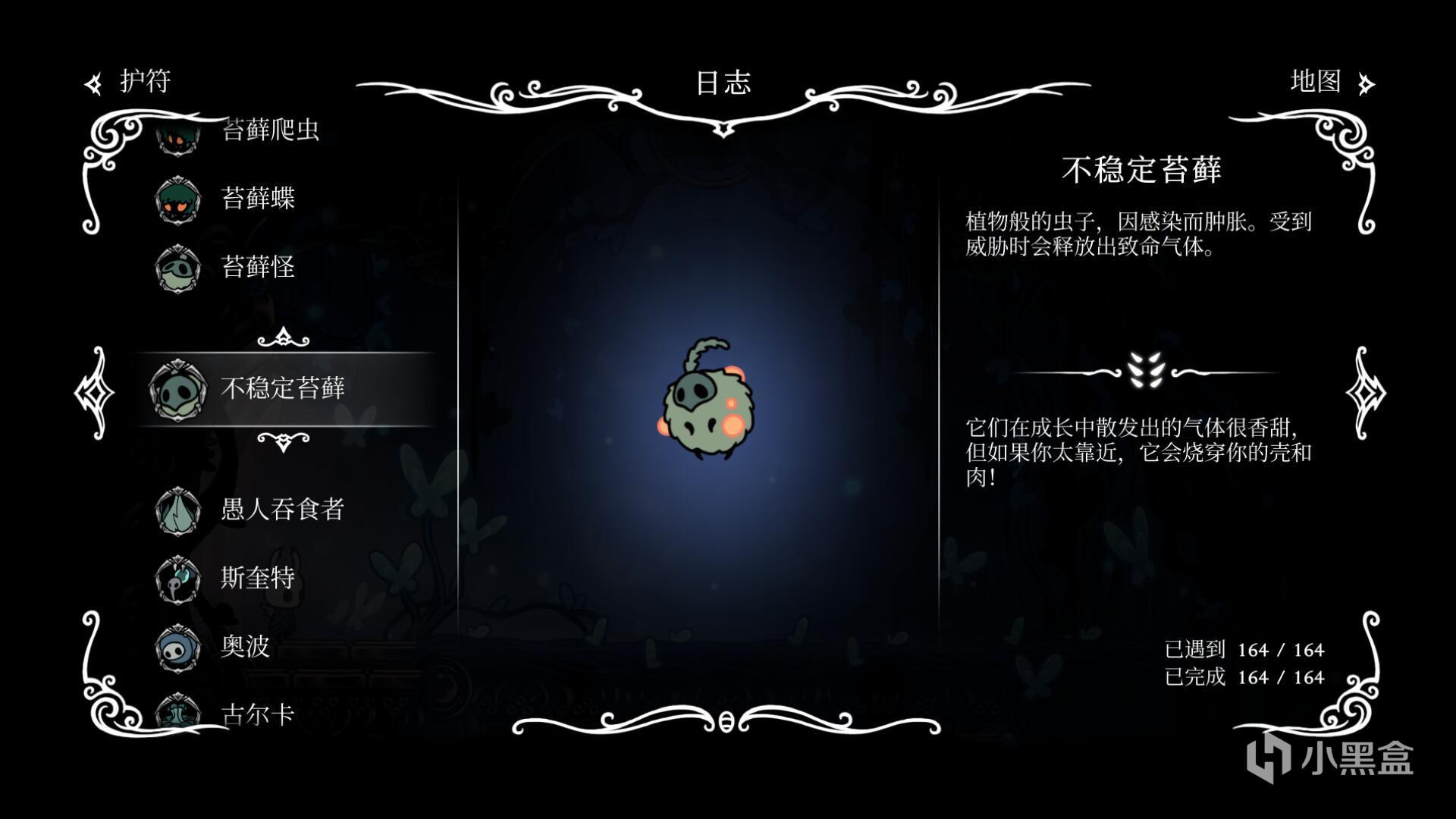Switch to the 护符 charms tab
1456x819 pixels.
[x=130, y=81]
